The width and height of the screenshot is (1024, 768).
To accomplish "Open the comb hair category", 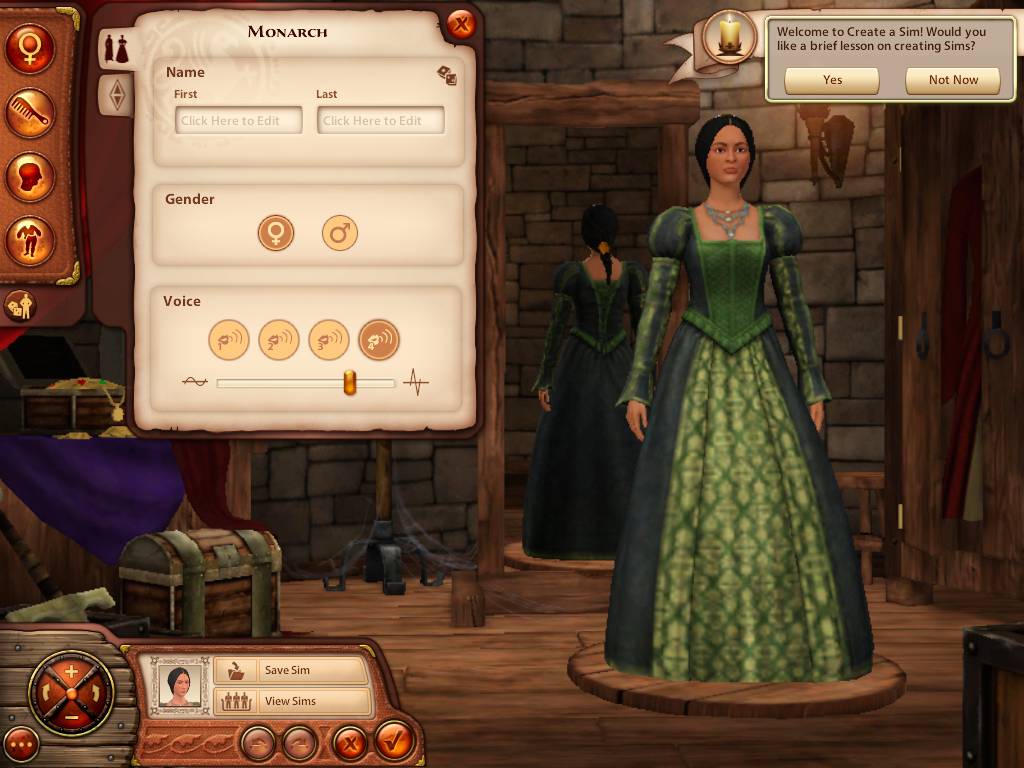I will 29,113.
